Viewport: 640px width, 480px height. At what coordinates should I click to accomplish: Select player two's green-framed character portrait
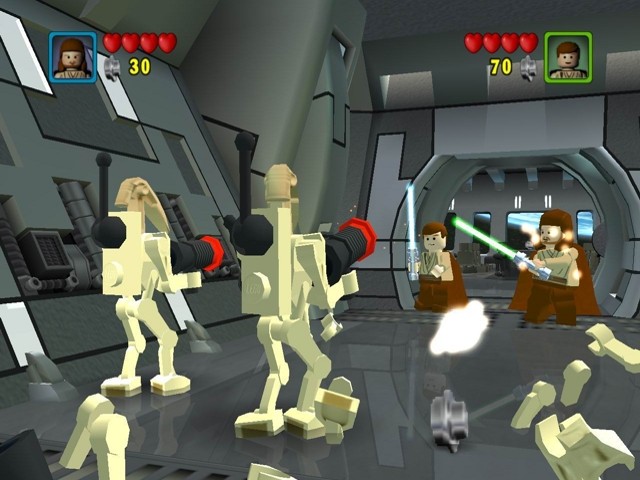click(568, 56)
